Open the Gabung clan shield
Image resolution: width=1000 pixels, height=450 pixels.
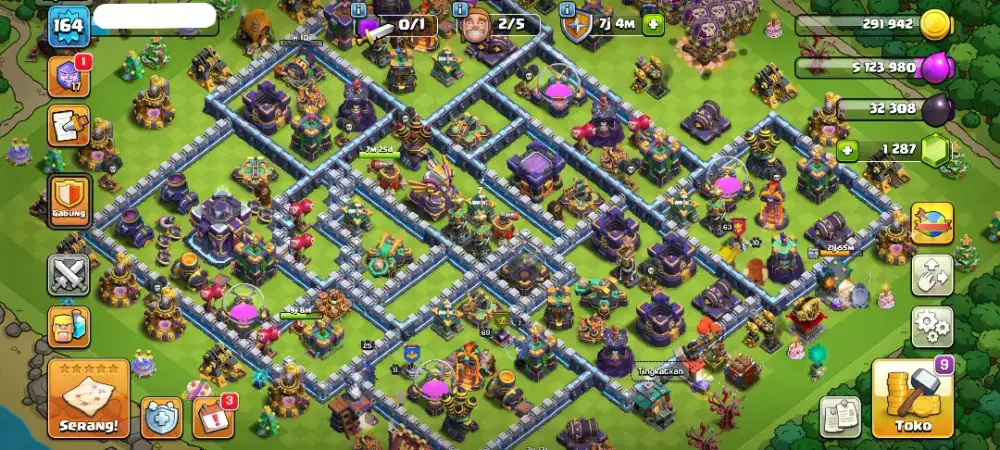click(69, 200)
